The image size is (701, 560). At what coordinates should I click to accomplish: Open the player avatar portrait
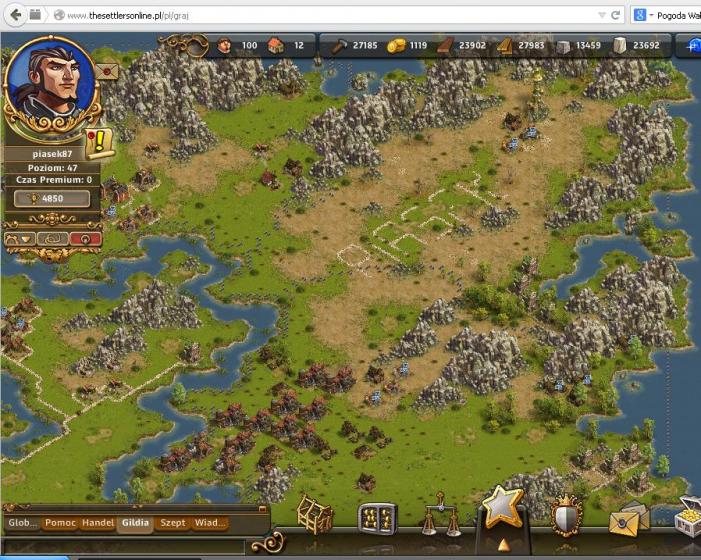50,82
